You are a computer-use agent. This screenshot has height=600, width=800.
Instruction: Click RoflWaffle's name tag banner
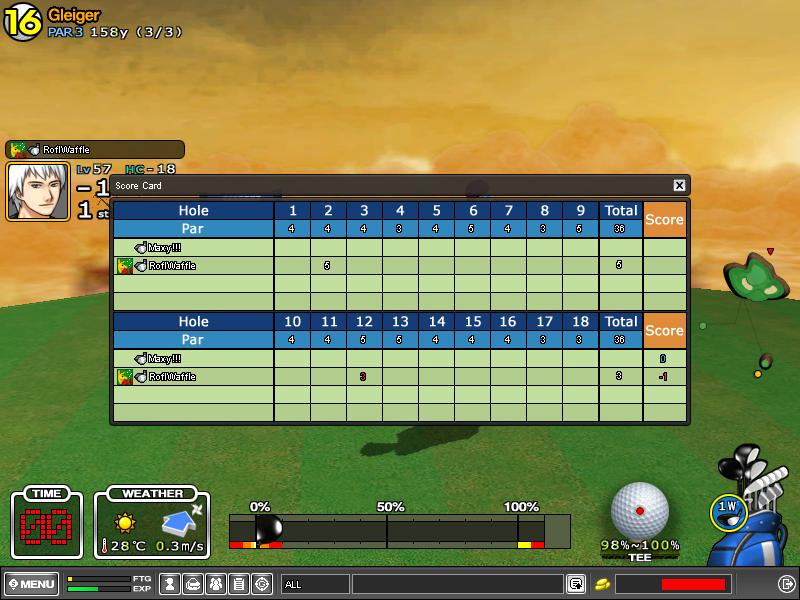pos(95,149)
